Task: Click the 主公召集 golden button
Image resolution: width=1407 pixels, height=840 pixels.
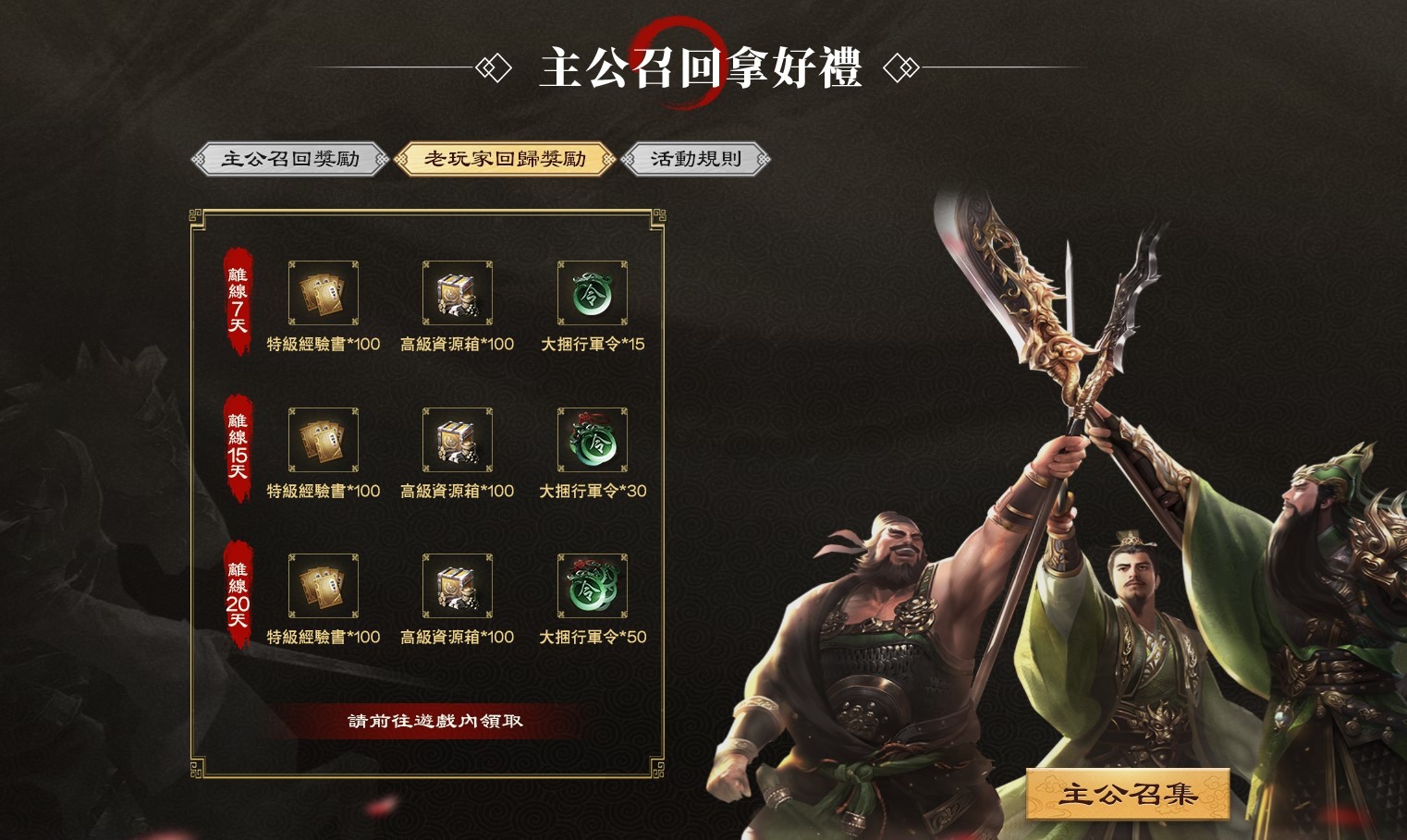Action: tap(1128, 790)
